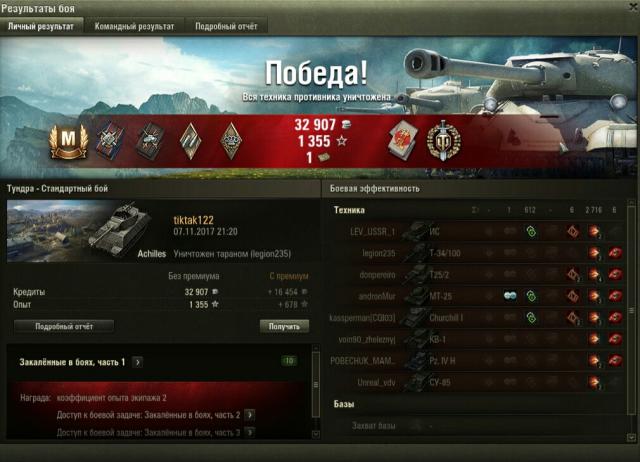Choose the legion235 T-34/100 row
The image size is (640, 462).
point(480,253)
